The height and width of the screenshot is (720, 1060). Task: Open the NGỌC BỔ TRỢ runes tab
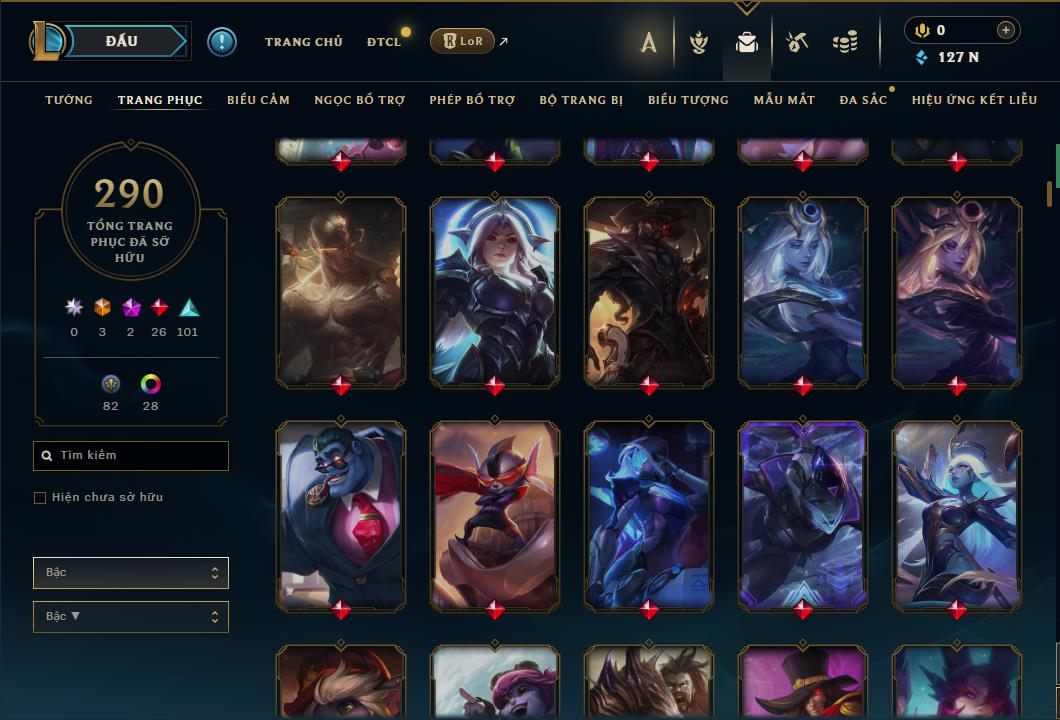[x=359, y=100]
